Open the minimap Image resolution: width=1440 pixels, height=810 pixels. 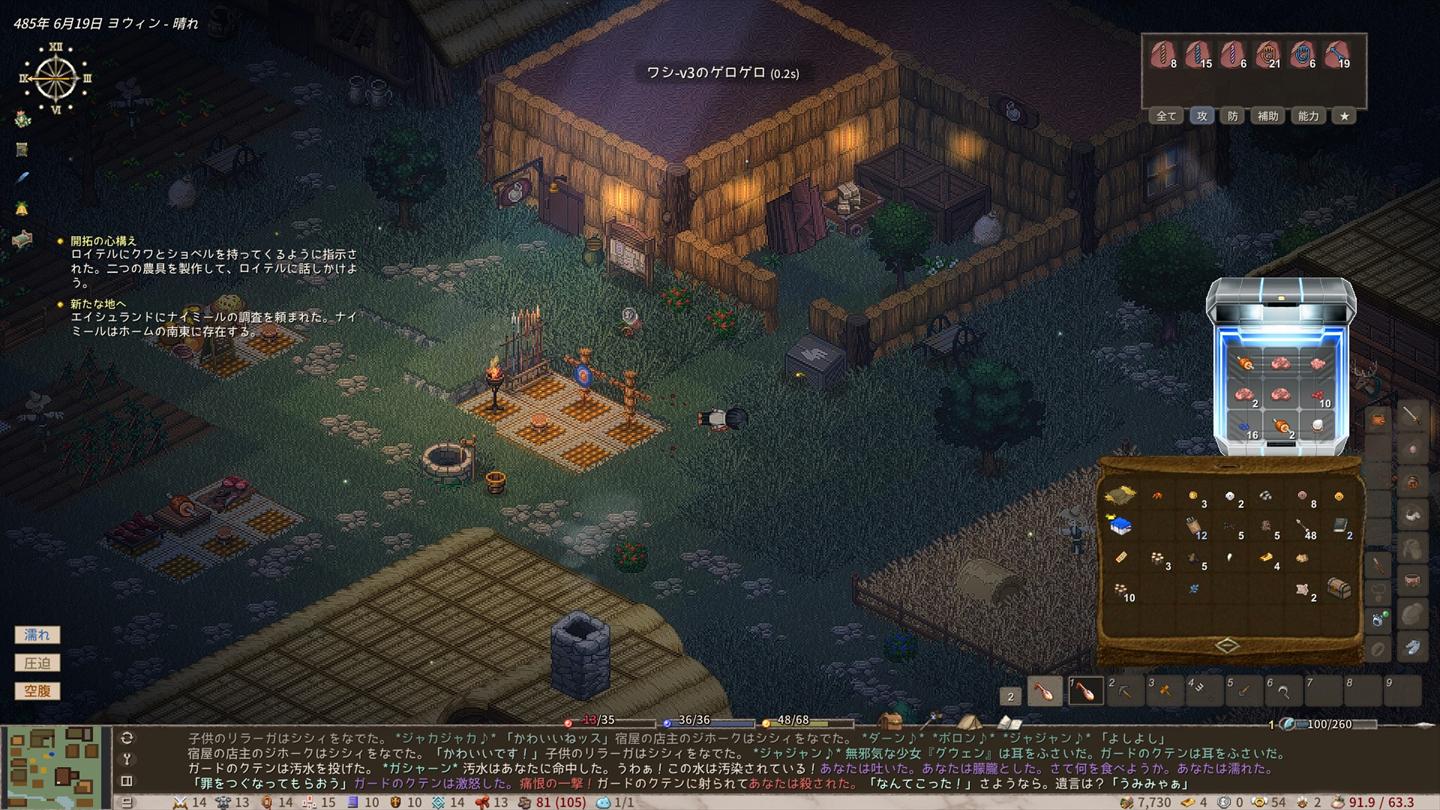[55, 767]
